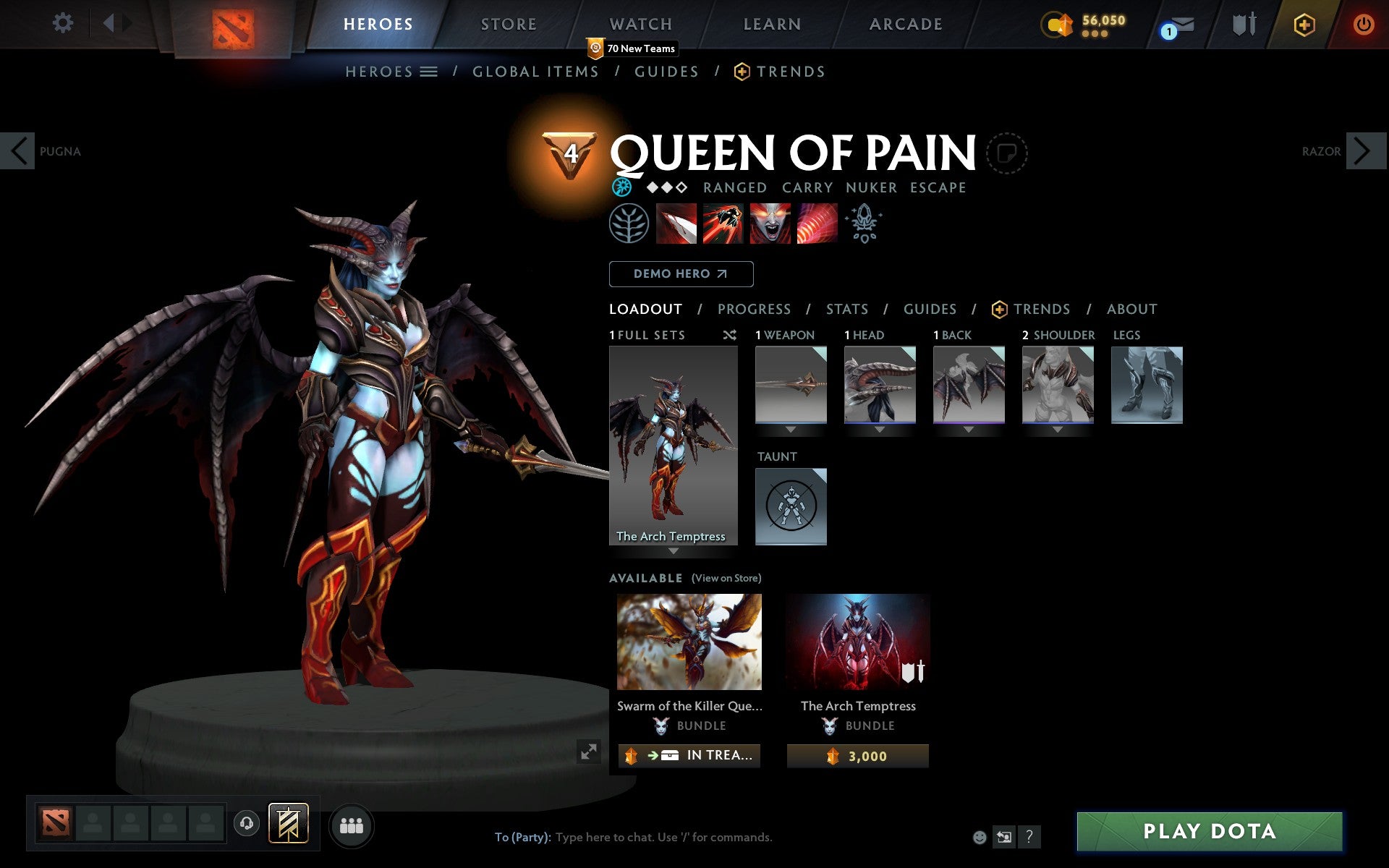The image size is (1389, 868).
Task: Click the Dota Plus hexagon icon
Action: click(x=1304, y=24)
